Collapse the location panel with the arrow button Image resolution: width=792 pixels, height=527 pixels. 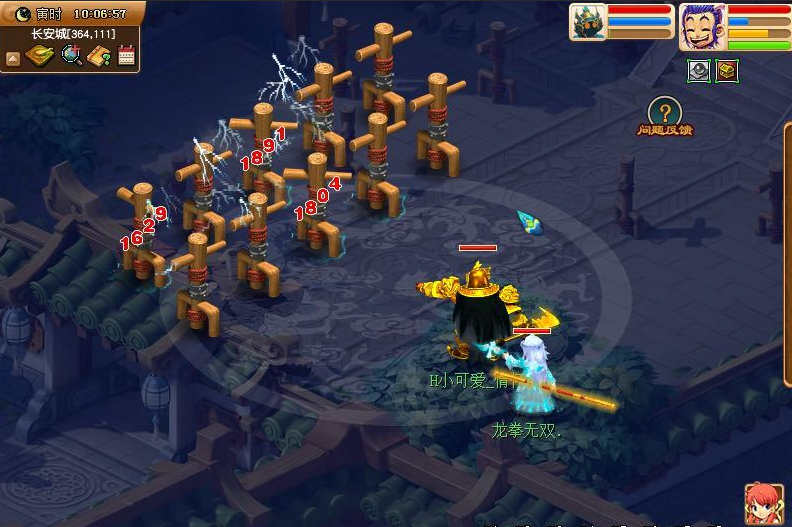[x=13, y=58]
